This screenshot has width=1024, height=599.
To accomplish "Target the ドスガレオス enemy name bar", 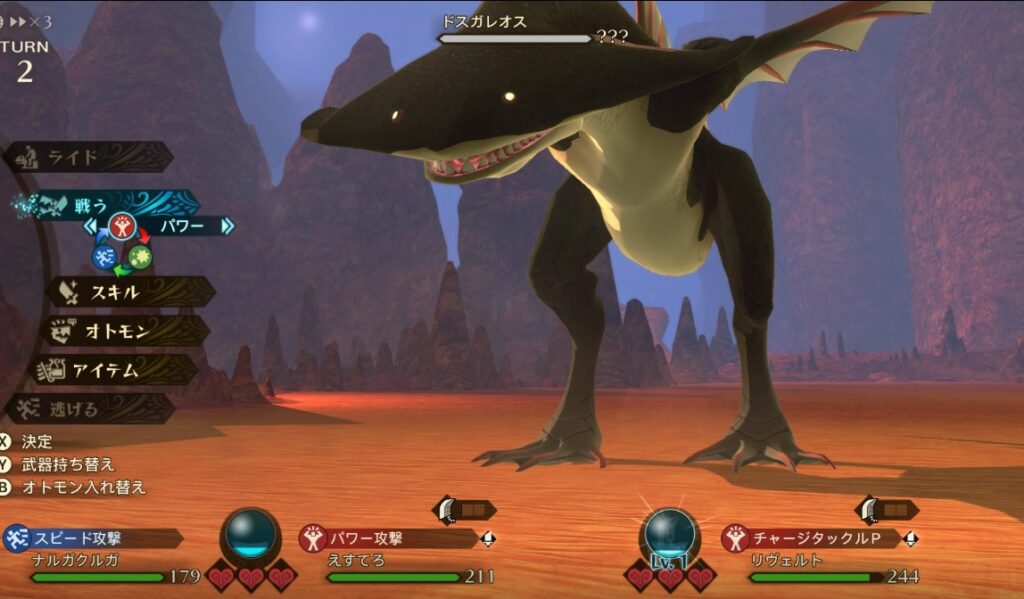I will [x=515, y=30].
